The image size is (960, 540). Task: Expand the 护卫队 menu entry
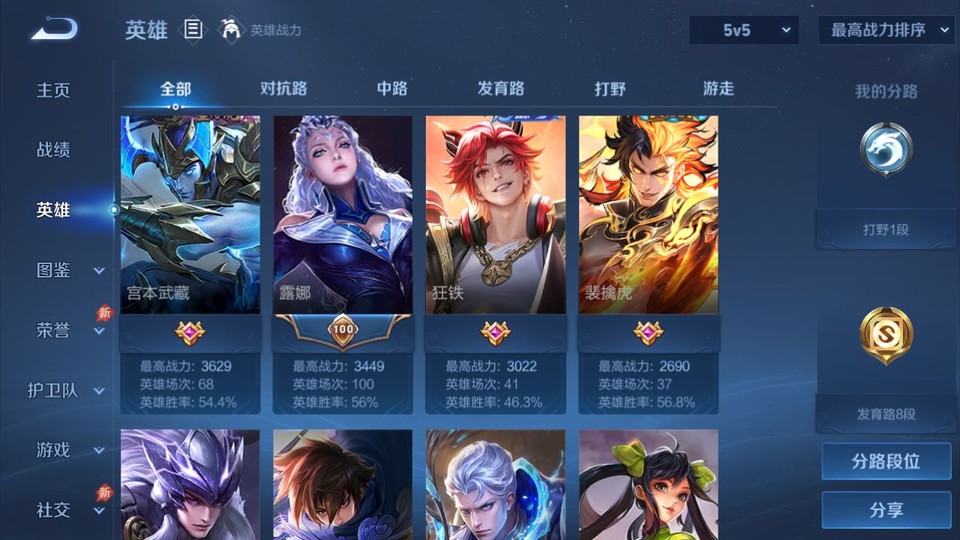(x=66, y=390)
